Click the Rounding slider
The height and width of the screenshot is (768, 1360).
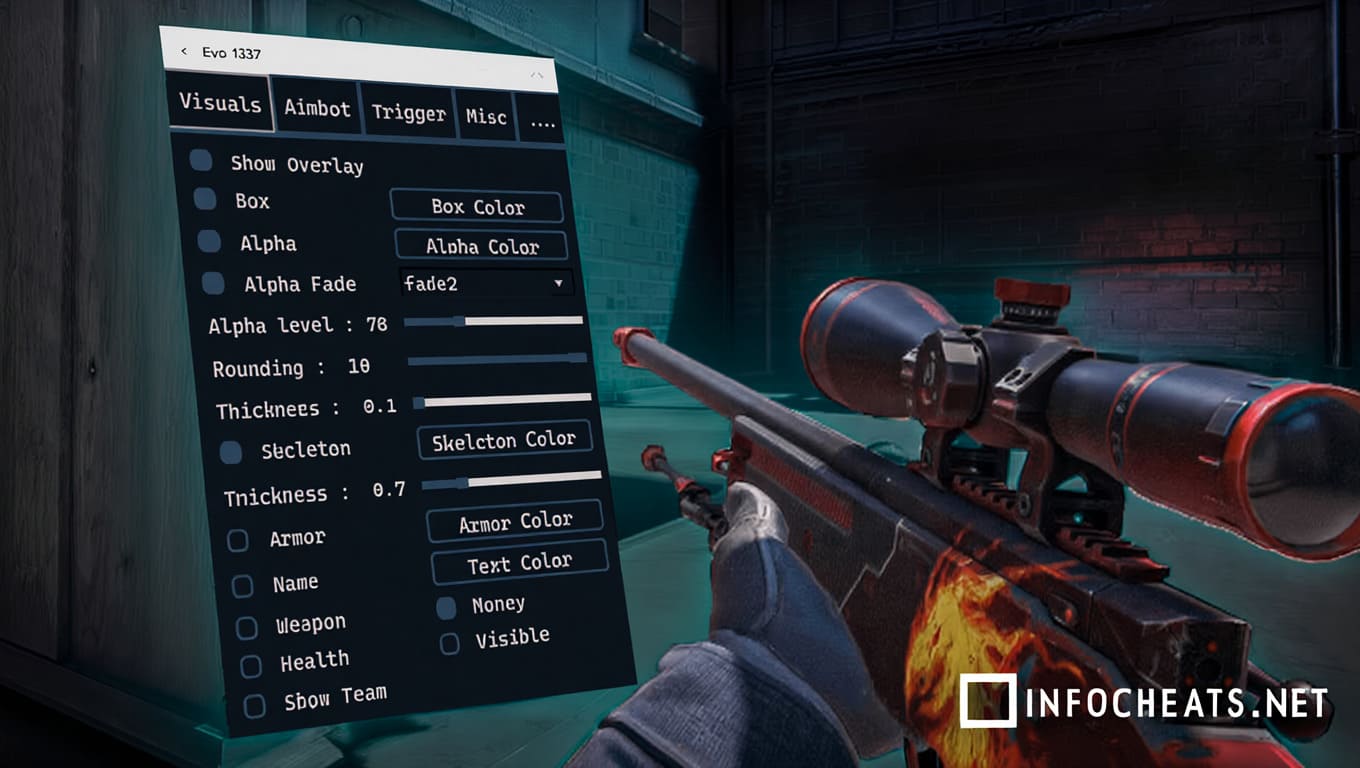[497, 358]
